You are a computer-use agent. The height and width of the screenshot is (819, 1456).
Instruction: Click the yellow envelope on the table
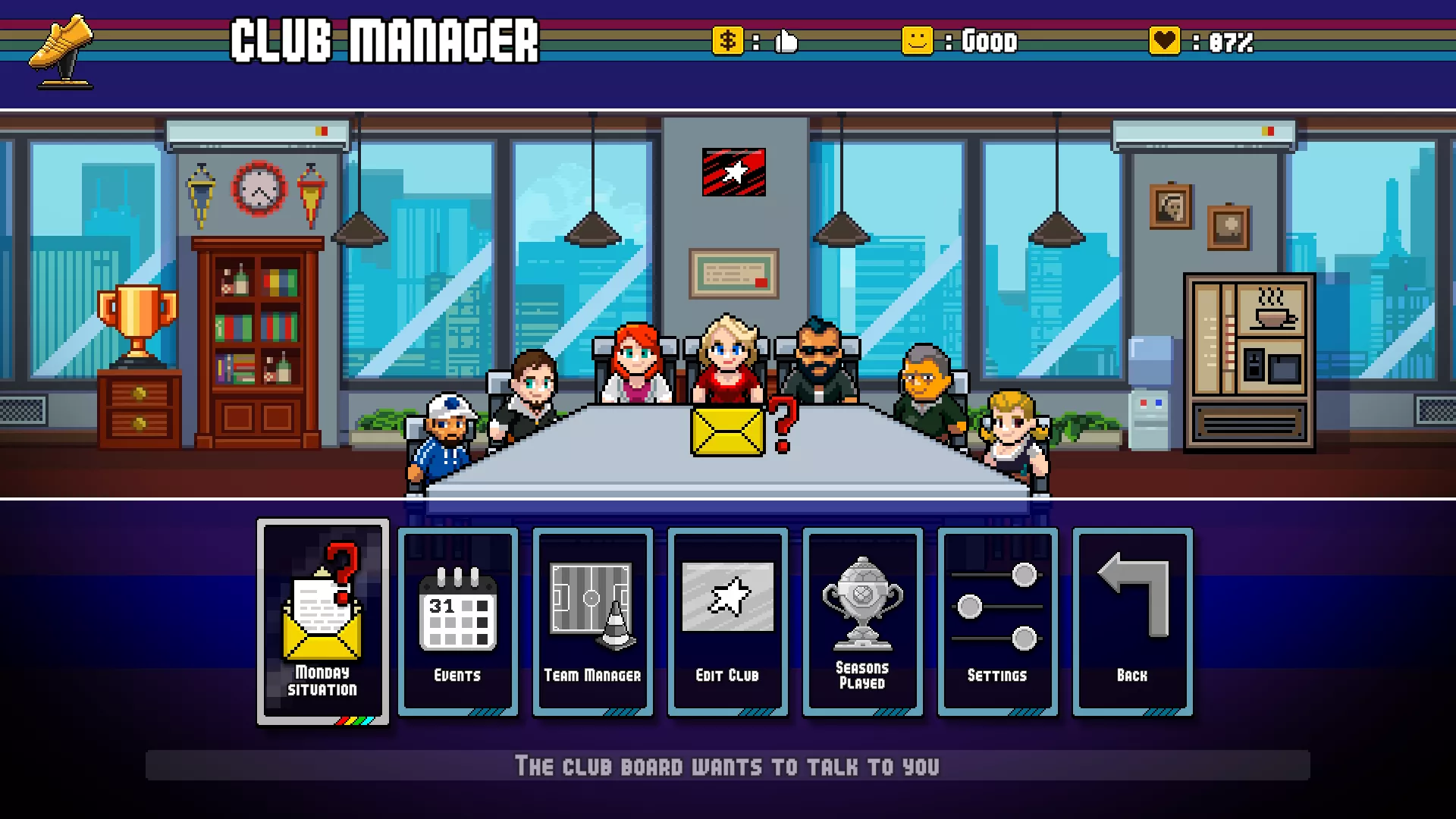coord(728,431)
